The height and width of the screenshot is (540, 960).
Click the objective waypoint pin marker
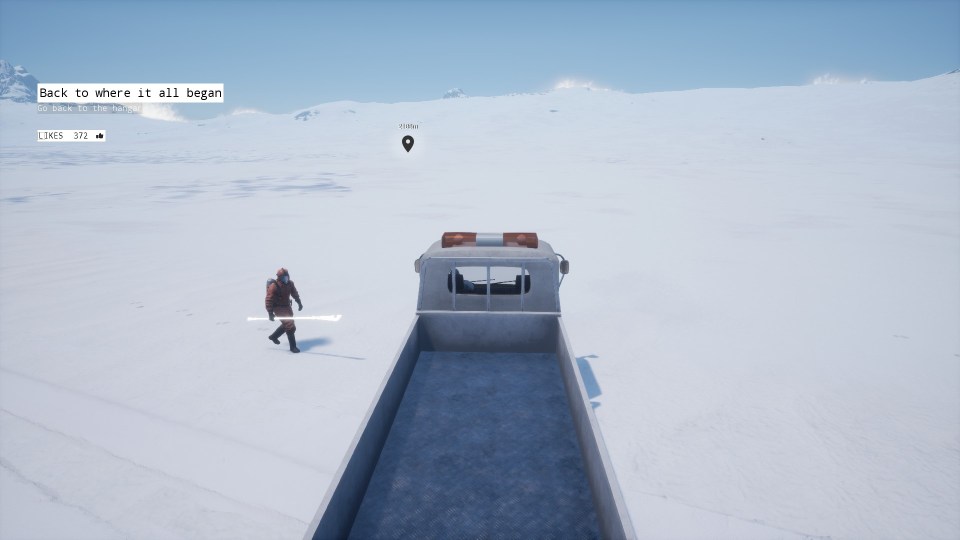[x=408, y=143]
